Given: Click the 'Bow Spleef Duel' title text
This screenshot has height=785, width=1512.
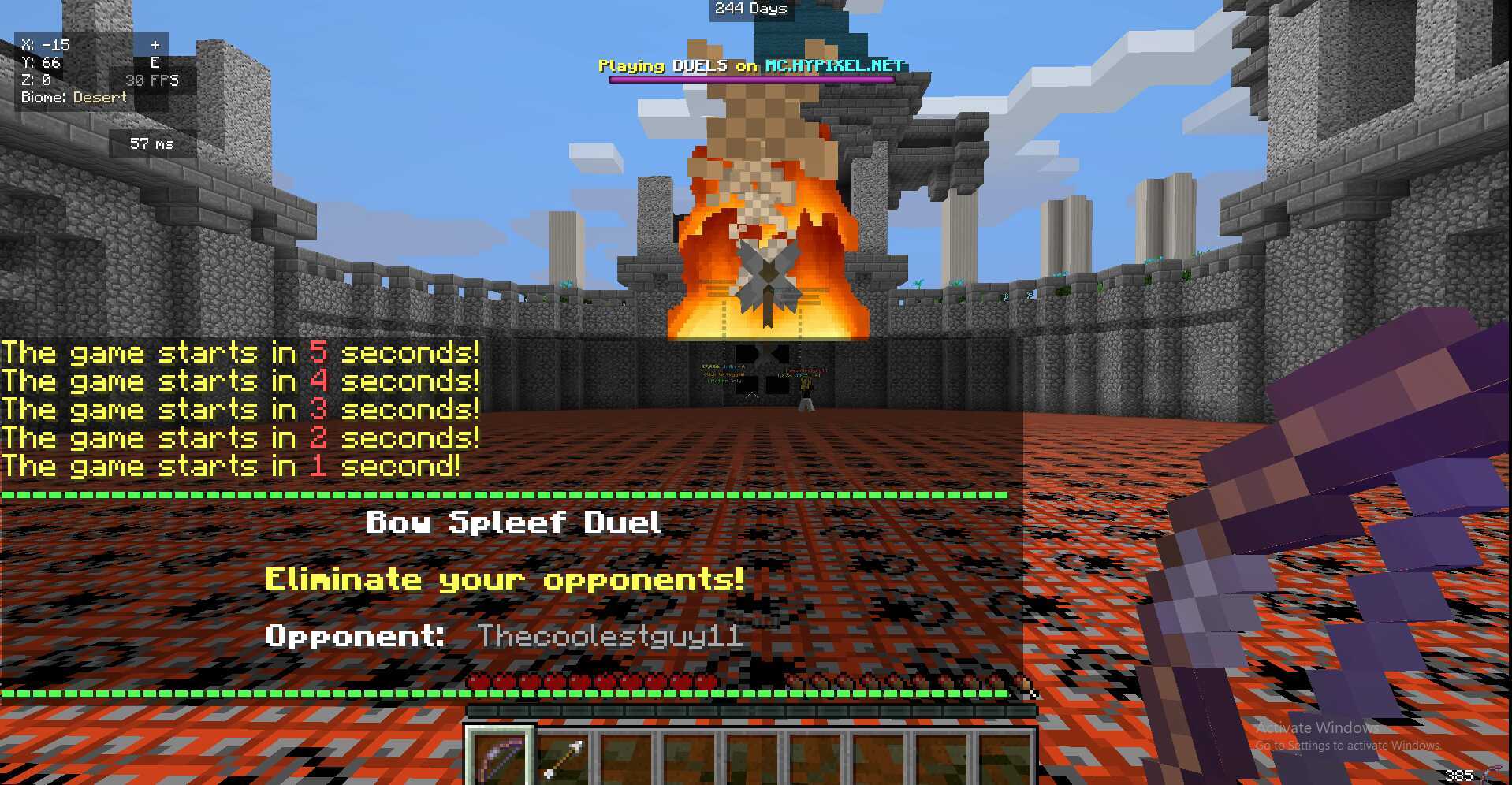Looking at the screenshot, I should pyautogui.click(x=516, y=522).
